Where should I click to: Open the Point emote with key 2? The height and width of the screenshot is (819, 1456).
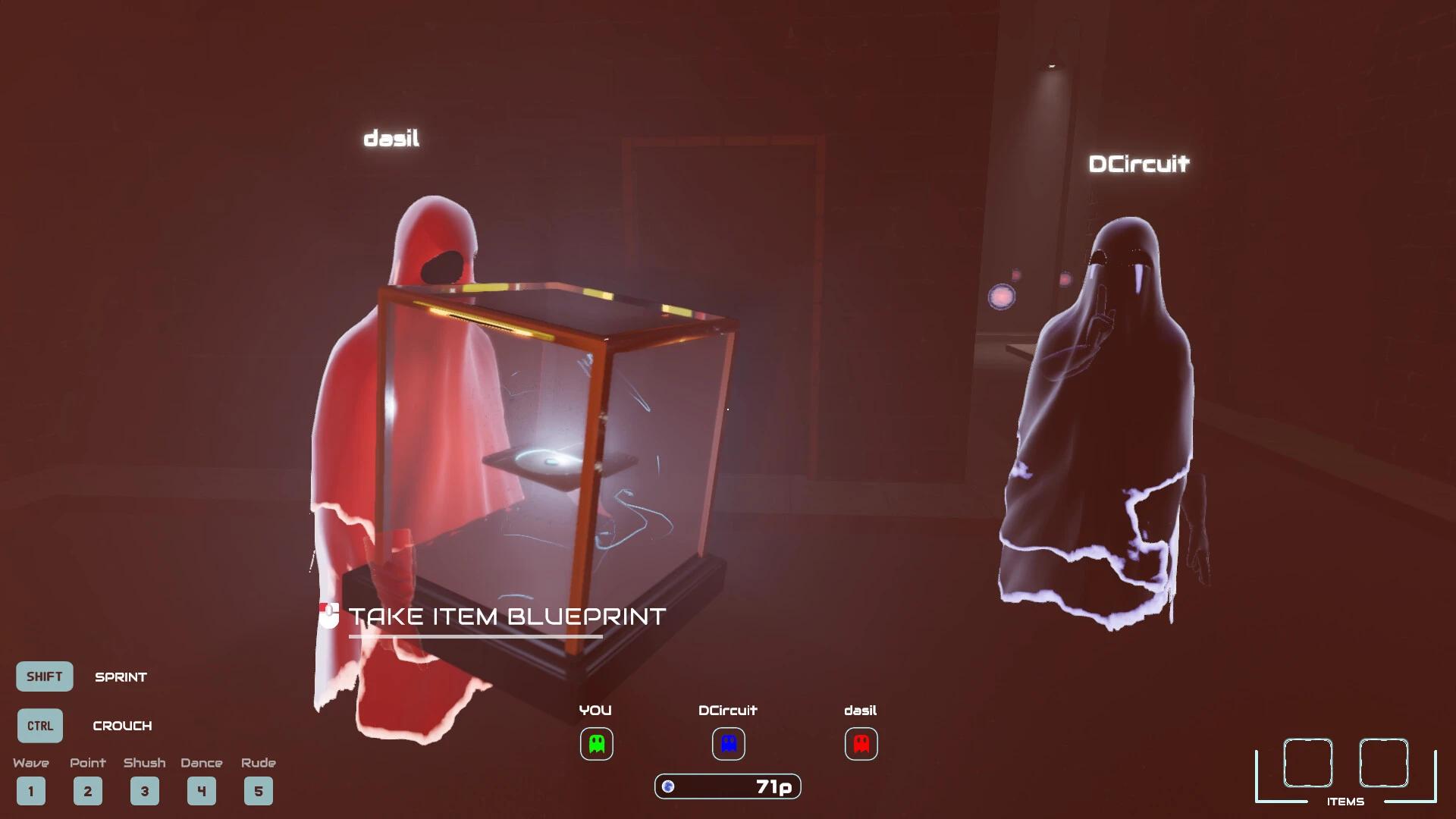click(88, 790)
